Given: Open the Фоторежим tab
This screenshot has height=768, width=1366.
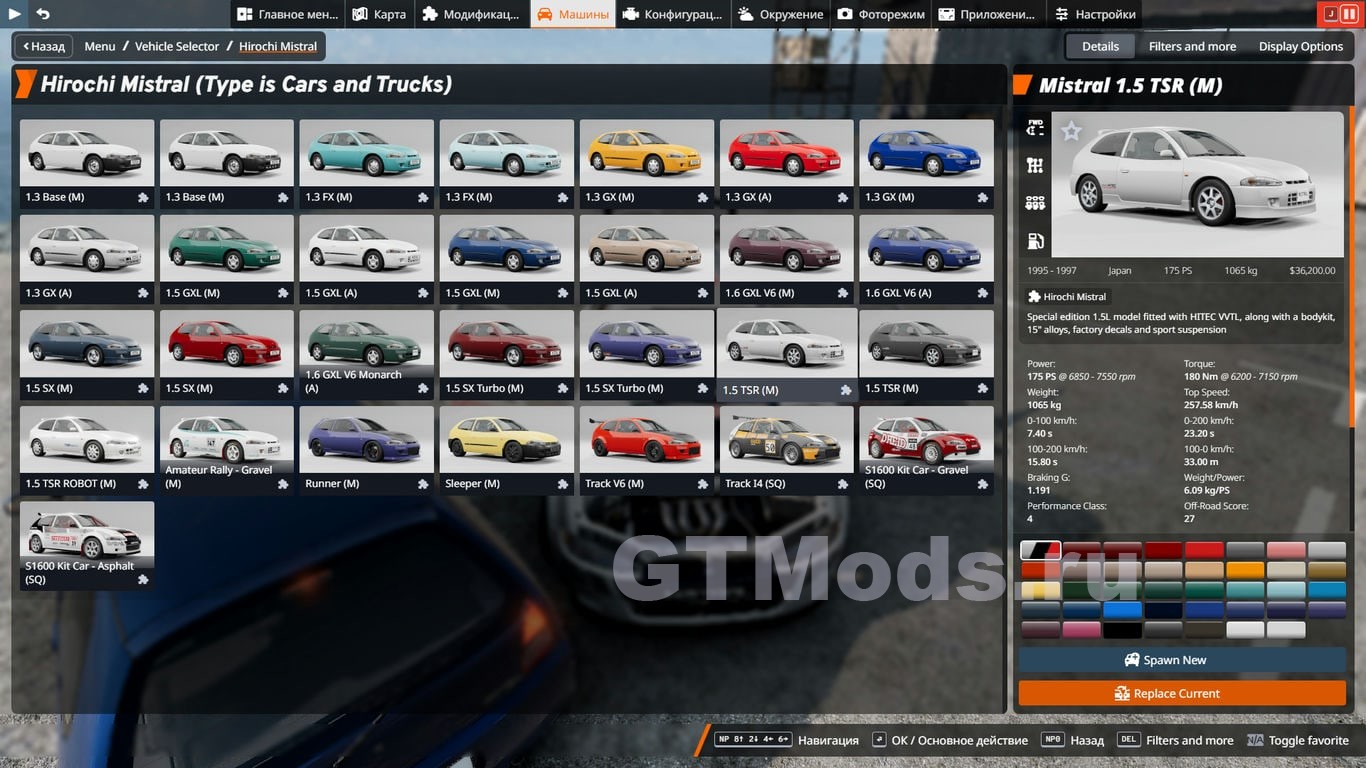Looking at the screenshot, I should [880, 14].
